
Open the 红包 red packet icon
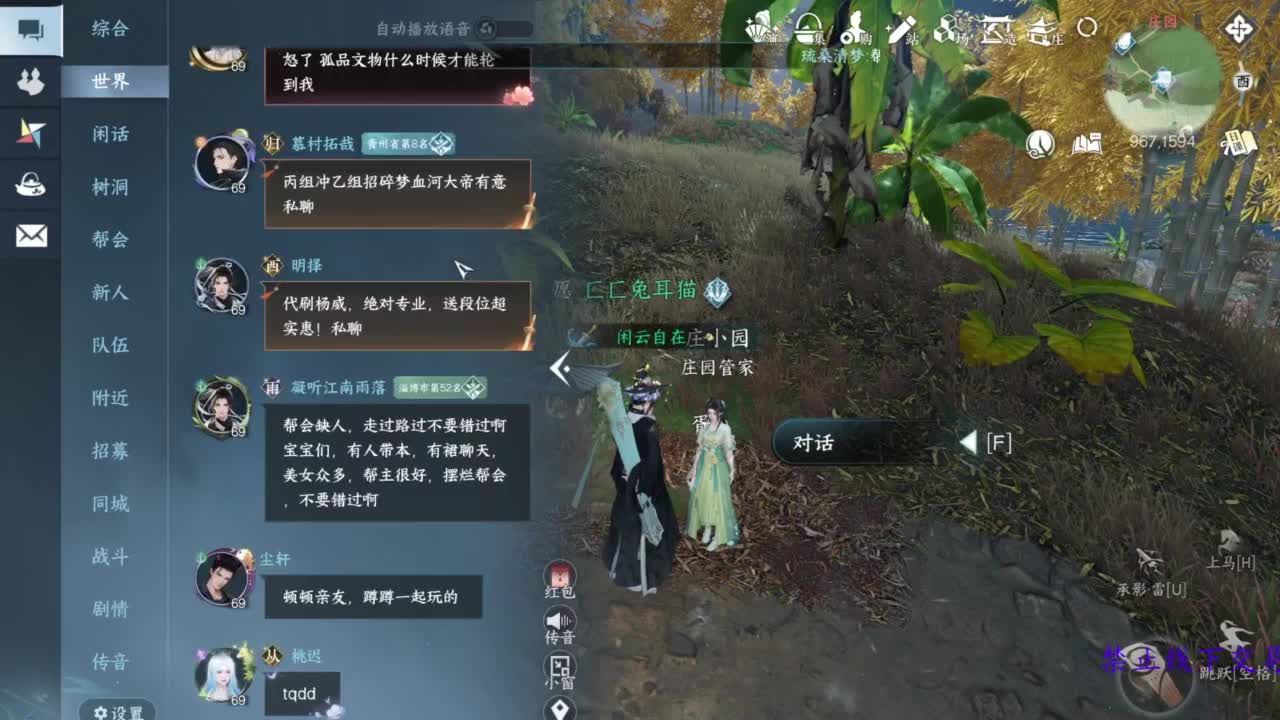click(x=558, y=576)
